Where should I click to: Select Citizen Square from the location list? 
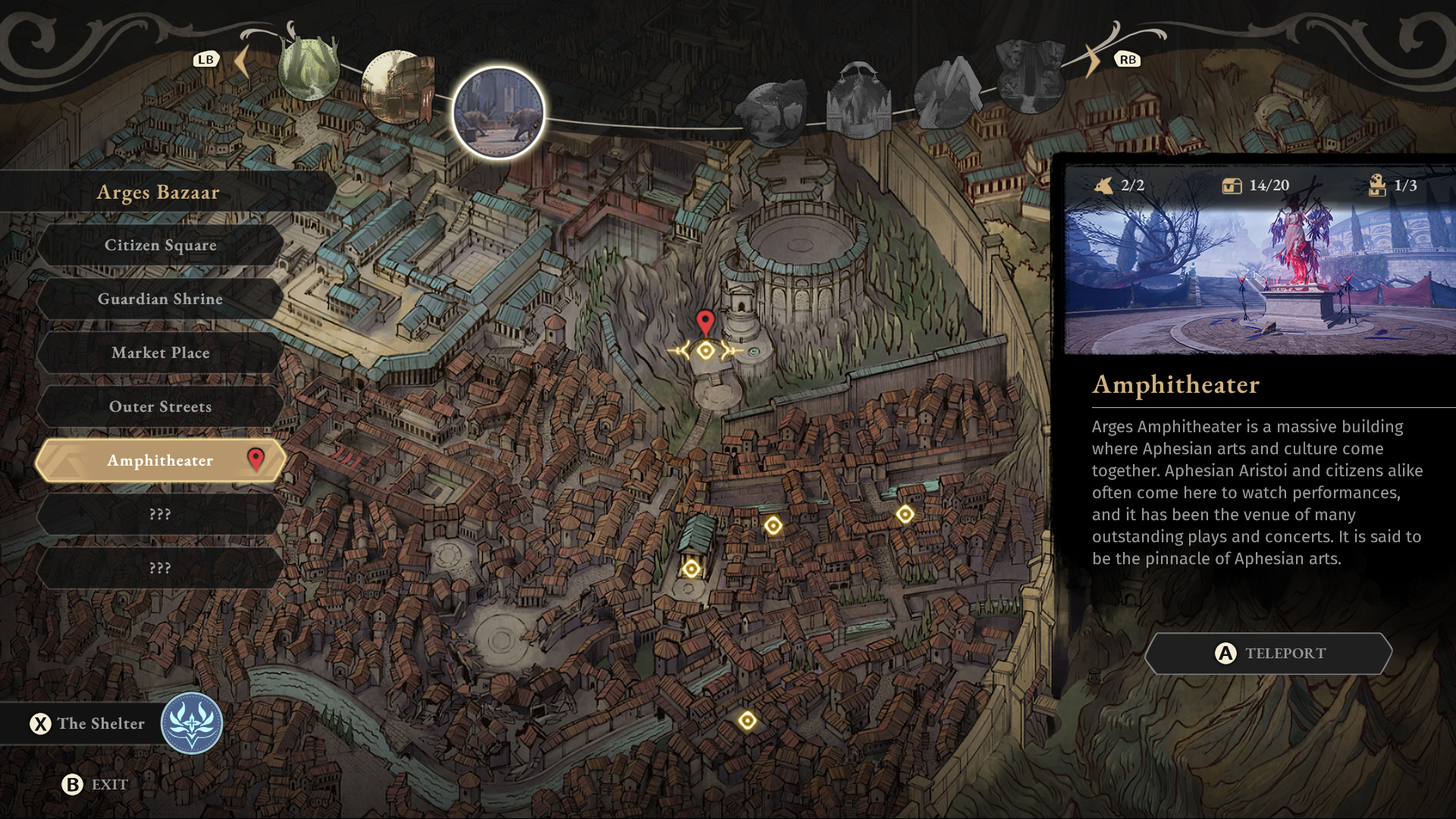pos(160,245)
